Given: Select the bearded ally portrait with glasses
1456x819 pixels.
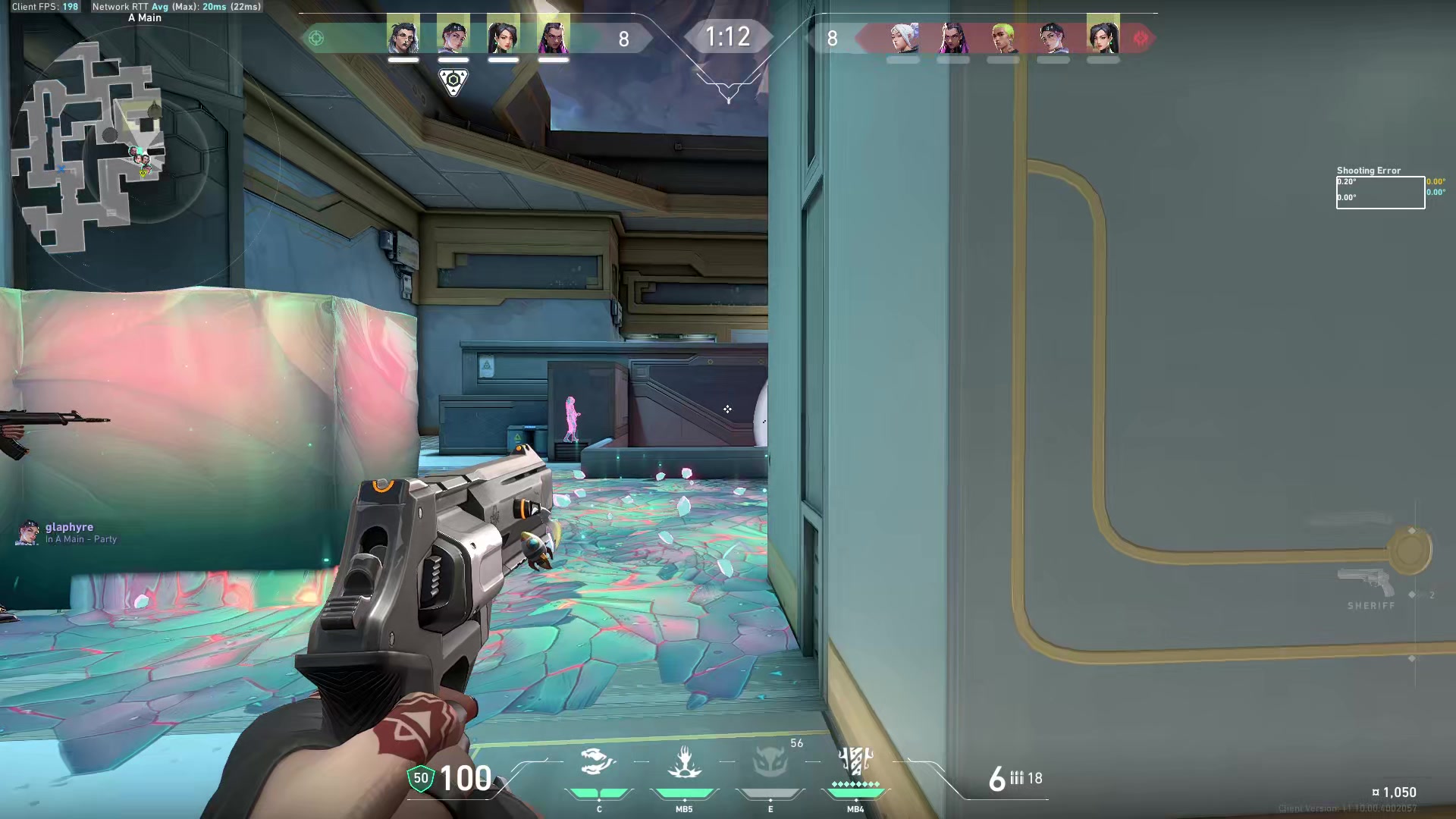Looking at the screenshot, I should click(403, 36).
